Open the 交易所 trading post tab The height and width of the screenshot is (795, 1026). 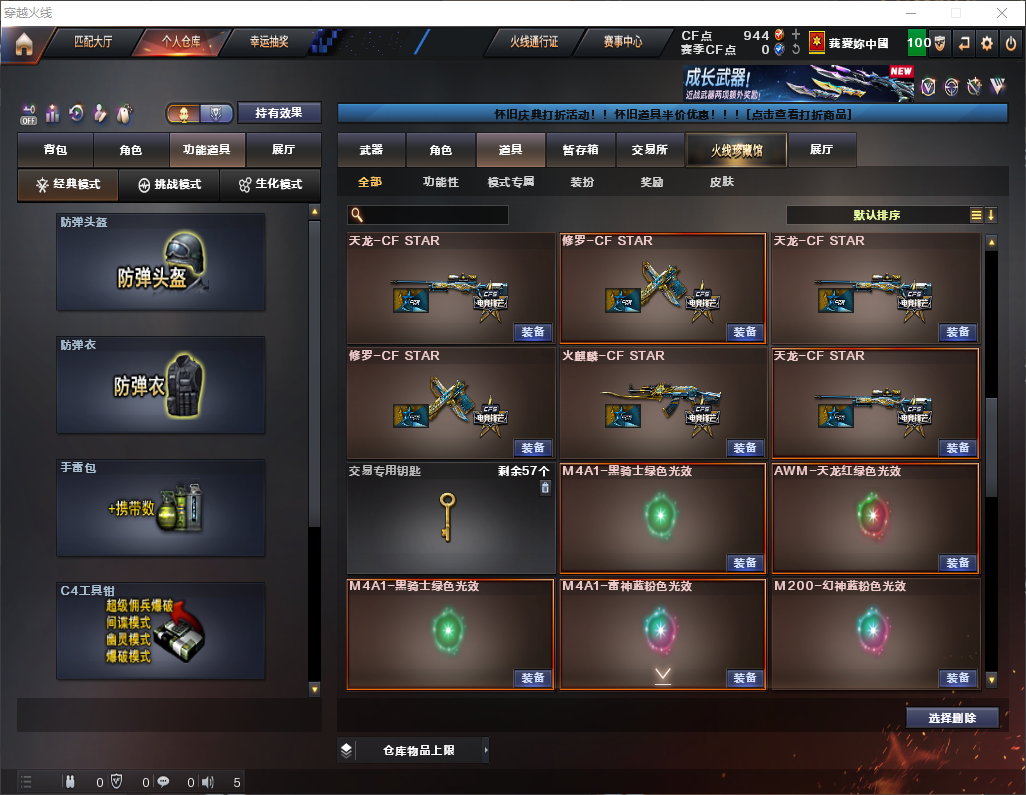(x=649, y=150)
